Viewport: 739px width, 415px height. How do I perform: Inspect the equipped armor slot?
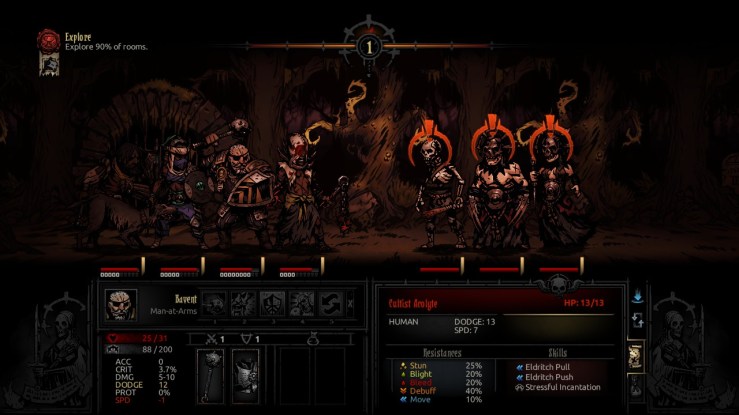pos(246,376)
